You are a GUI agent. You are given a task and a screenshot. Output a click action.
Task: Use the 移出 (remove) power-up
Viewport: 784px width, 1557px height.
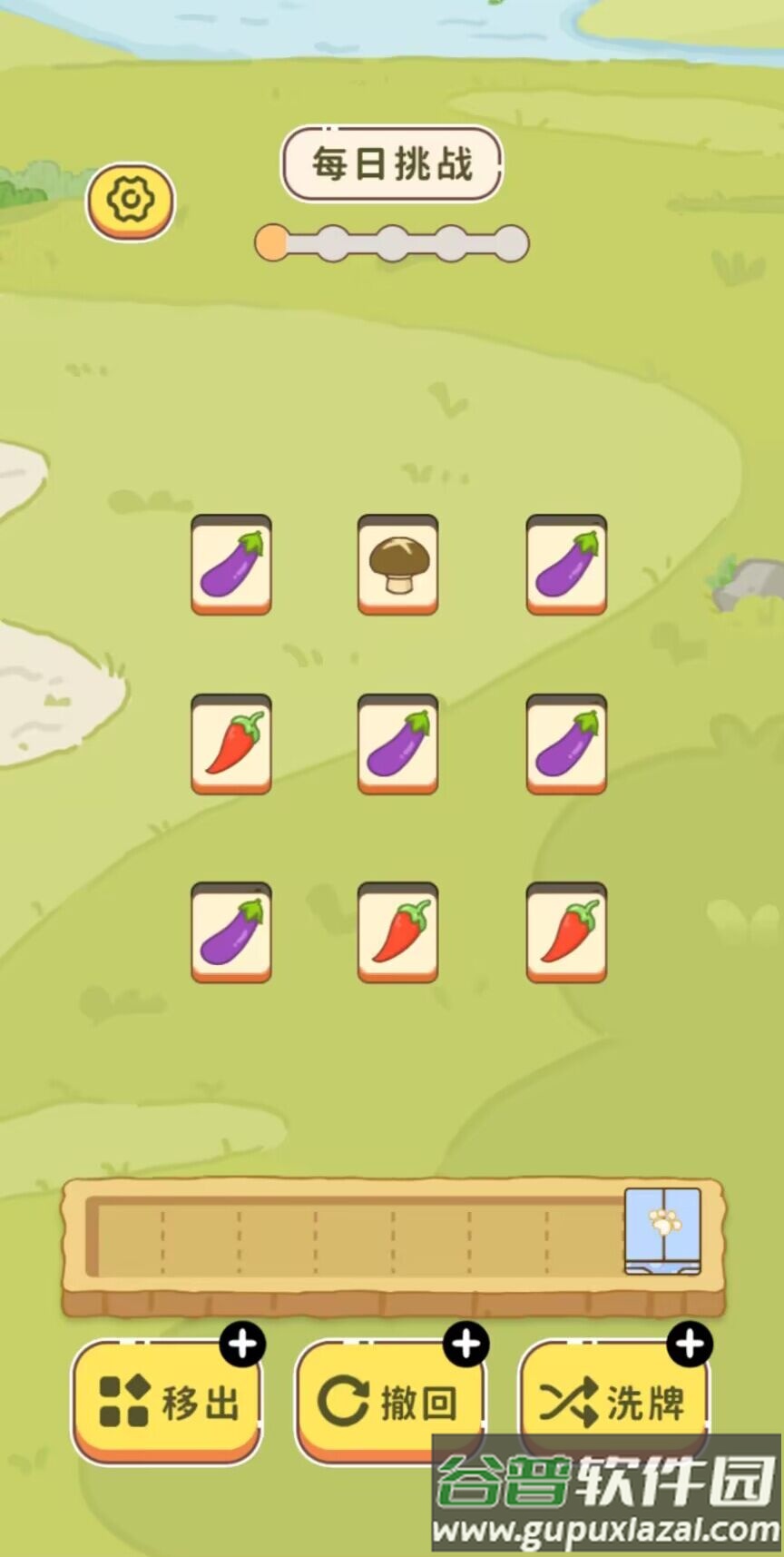click(x=167, y=1401)
